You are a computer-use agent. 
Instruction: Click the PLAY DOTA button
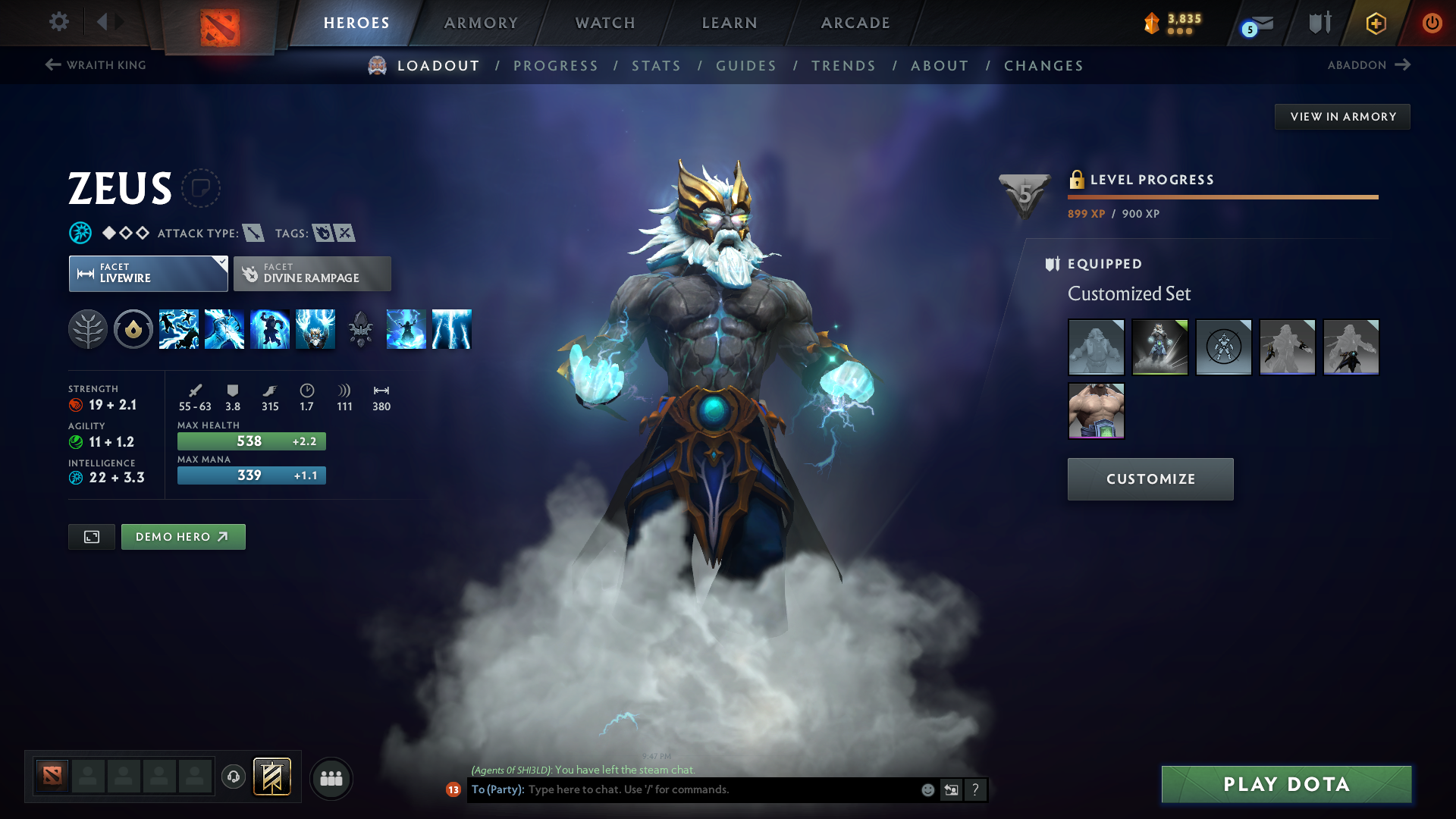1285,784
